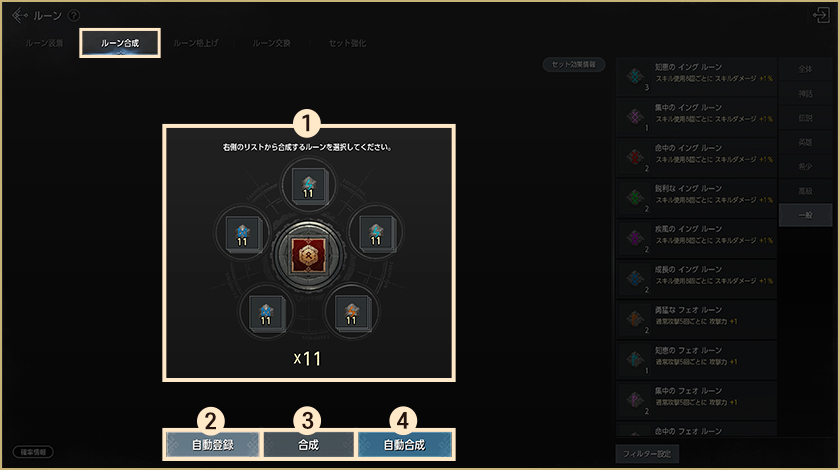Screen dimensions: 840x470
Task: Start rune synthesis with 合成 button
Action: pyautogui.click(x=309, y=444)
